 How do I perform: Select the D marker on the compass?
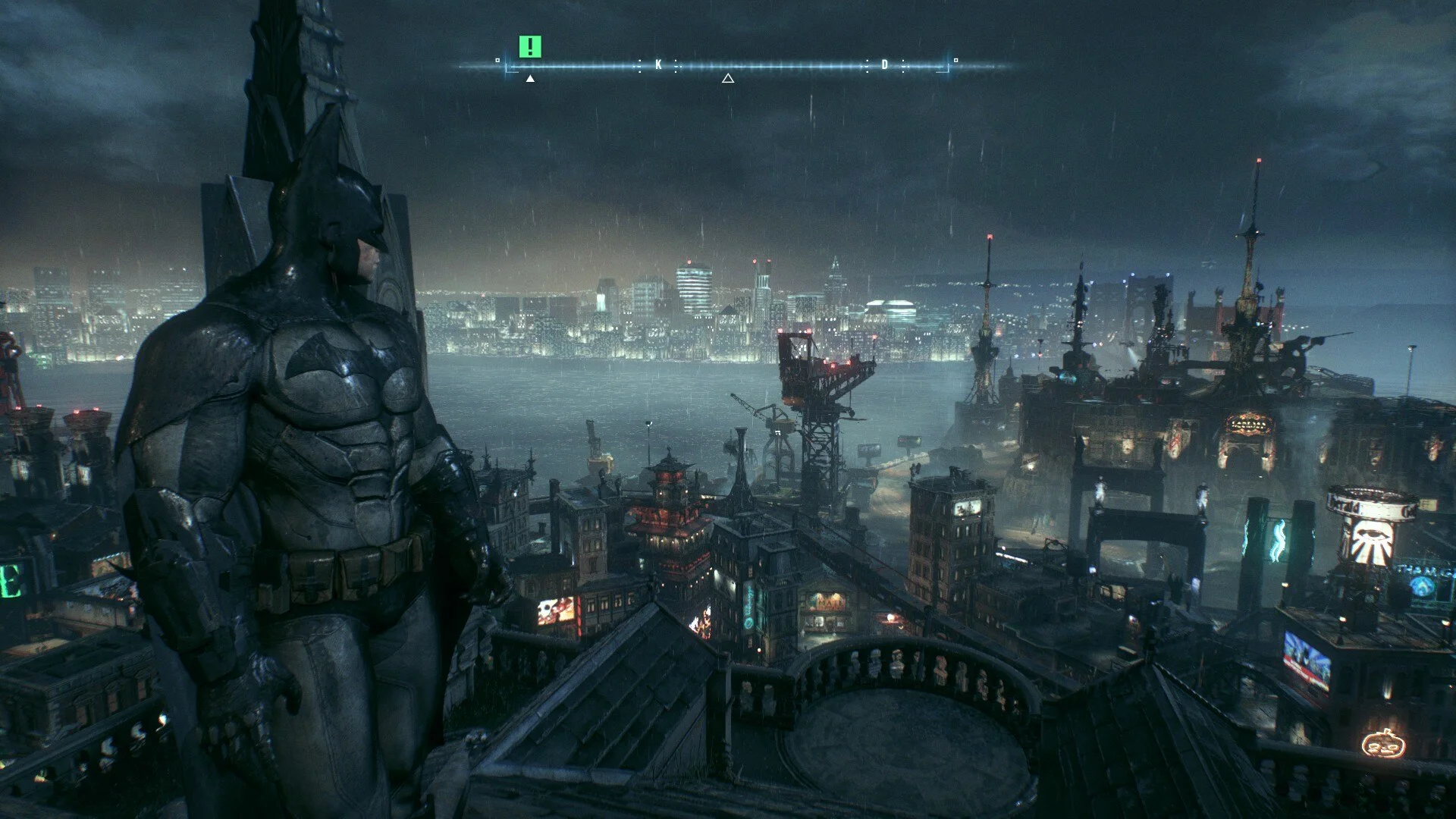(884, 65)
